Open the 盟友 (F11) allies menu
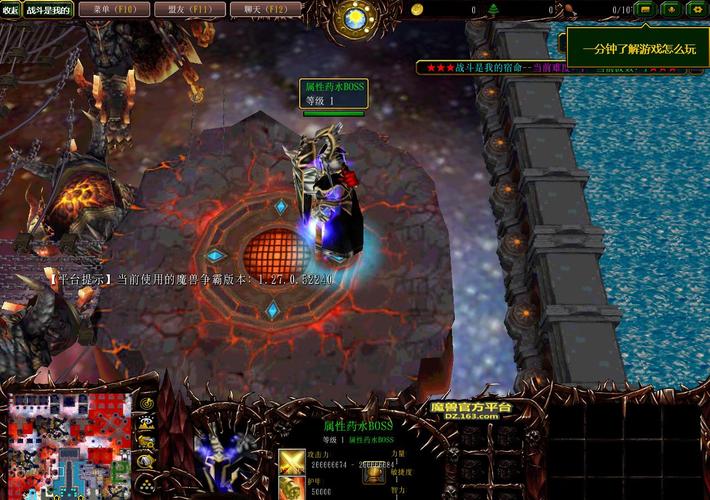This screenshot has height=500, width=710. 182,10
